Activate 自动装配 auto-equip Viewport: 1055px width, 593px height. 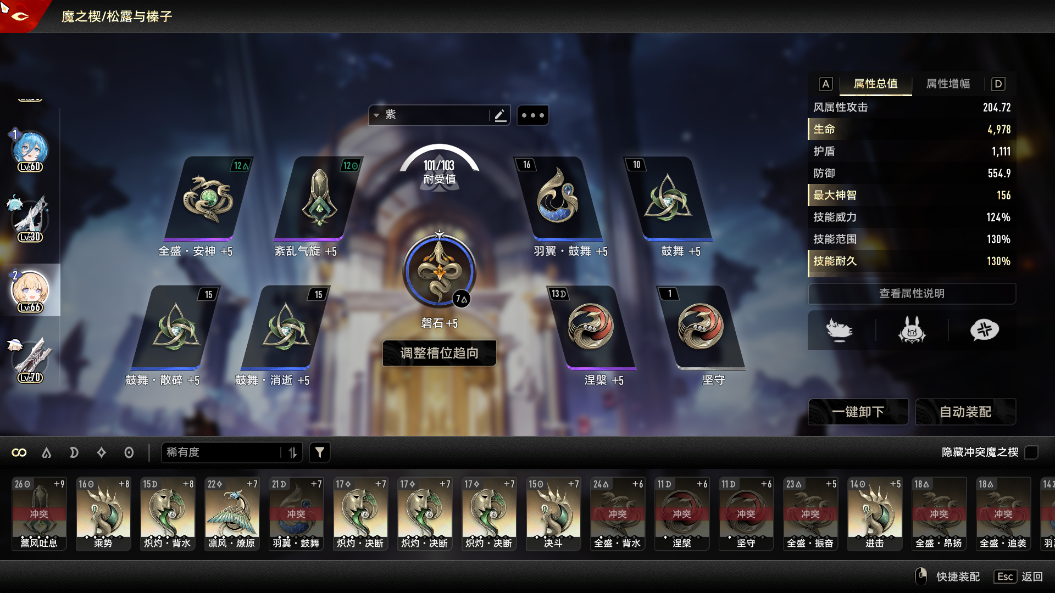(x=965, y=412)
